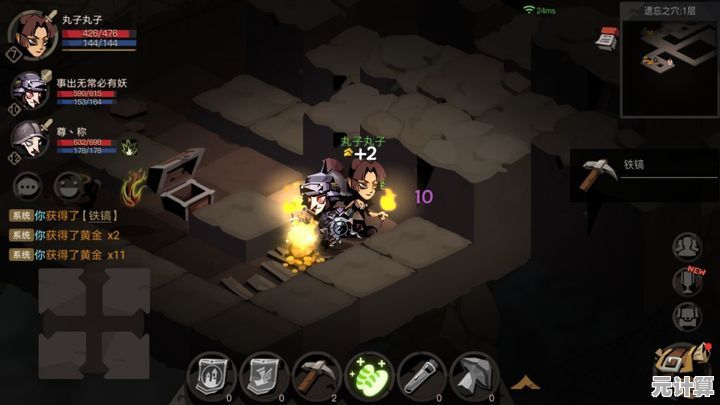Image resolution: width=720 pixels, height=405 pixels.
Task: Select the winged banner hotbar slot
Action: (x=264, y=375)
